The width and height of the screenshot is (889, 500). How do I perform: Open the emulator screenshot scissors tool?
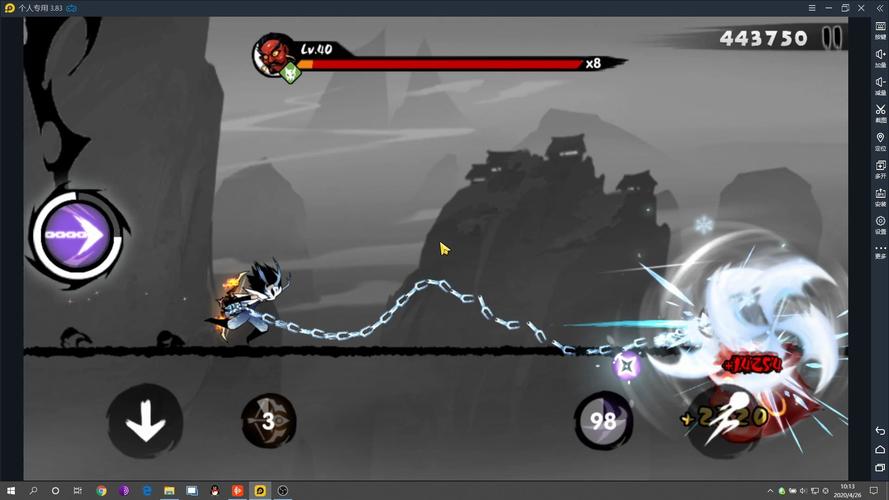pyautogui.click(x=880, y=111)
